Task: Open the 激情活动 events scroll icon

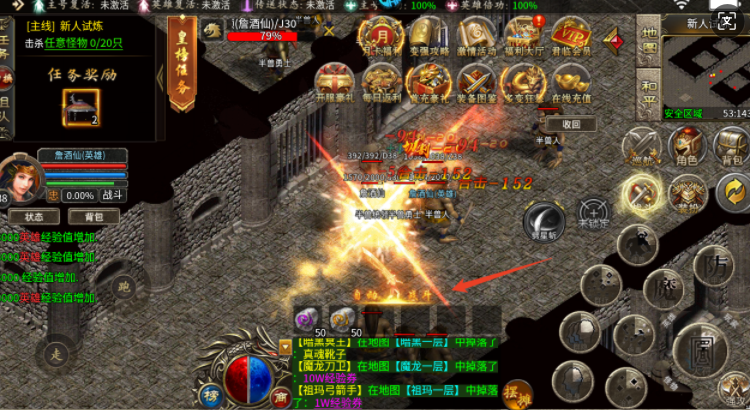Action: [474, 36]
